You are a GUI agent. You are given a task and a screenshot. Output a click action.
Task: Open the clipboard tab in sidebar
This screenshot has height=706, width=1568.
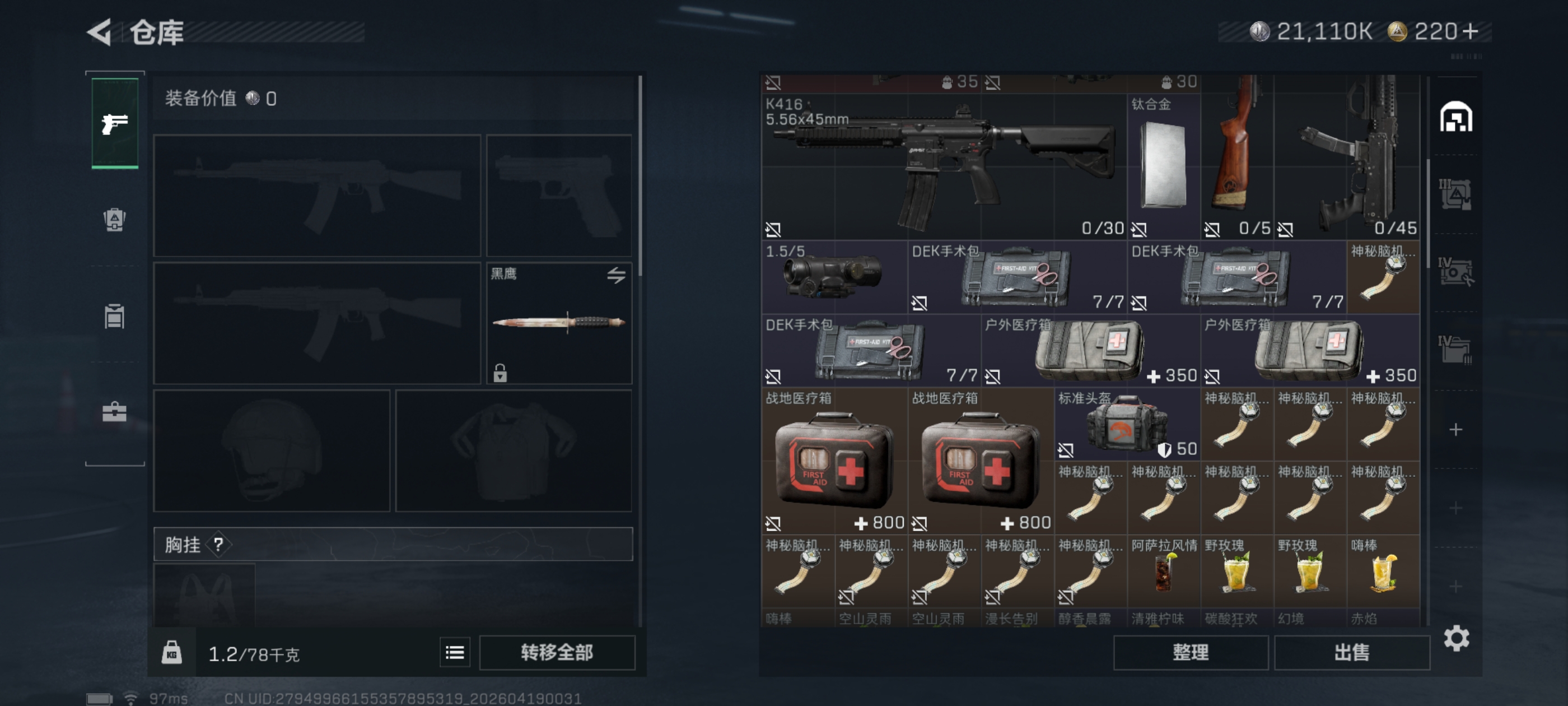point(114,316)
